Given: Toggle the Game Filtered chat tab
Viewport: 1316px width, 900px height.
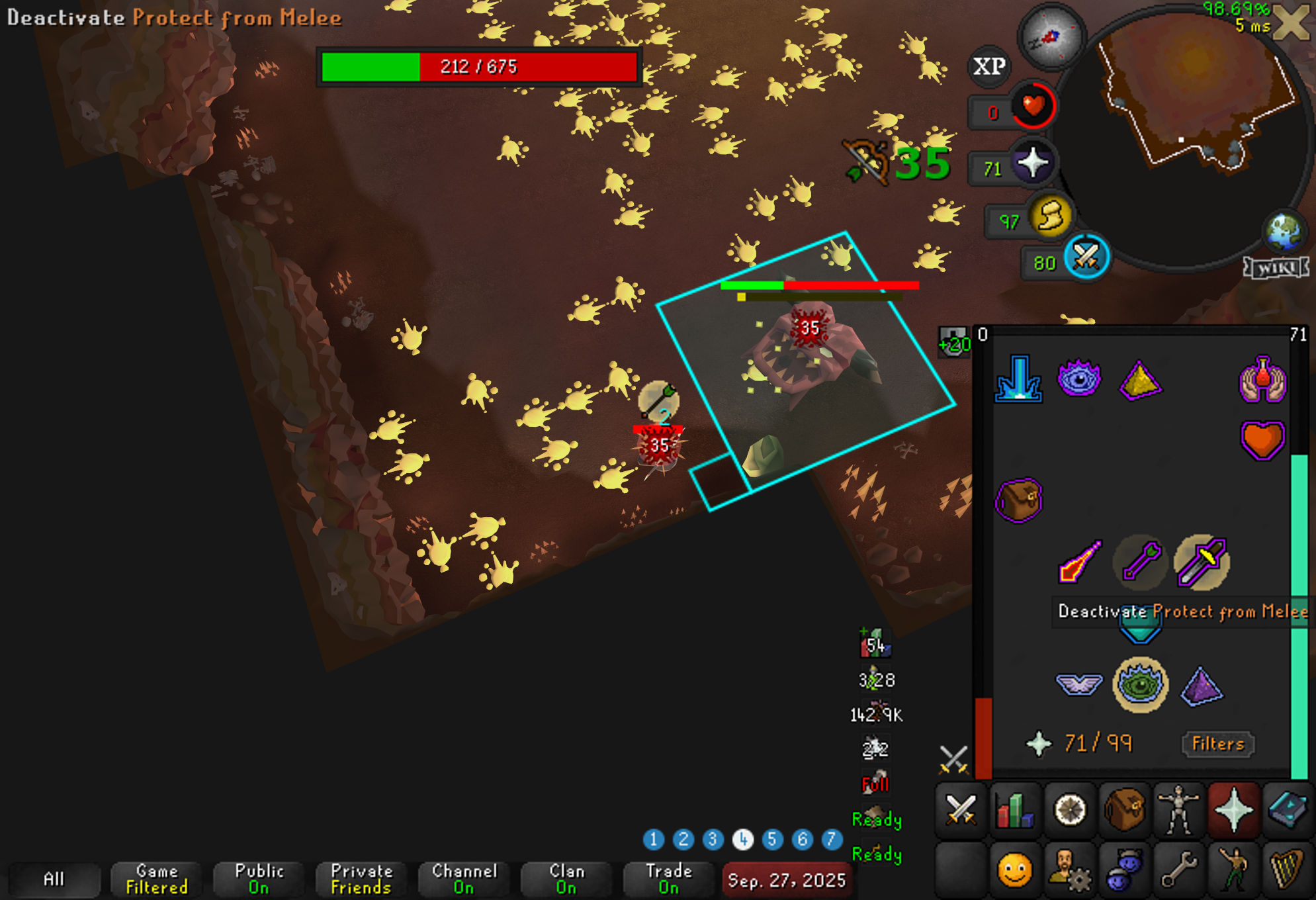Looking at the screenshot, I should pyautogui.click(x=157, y=879).
